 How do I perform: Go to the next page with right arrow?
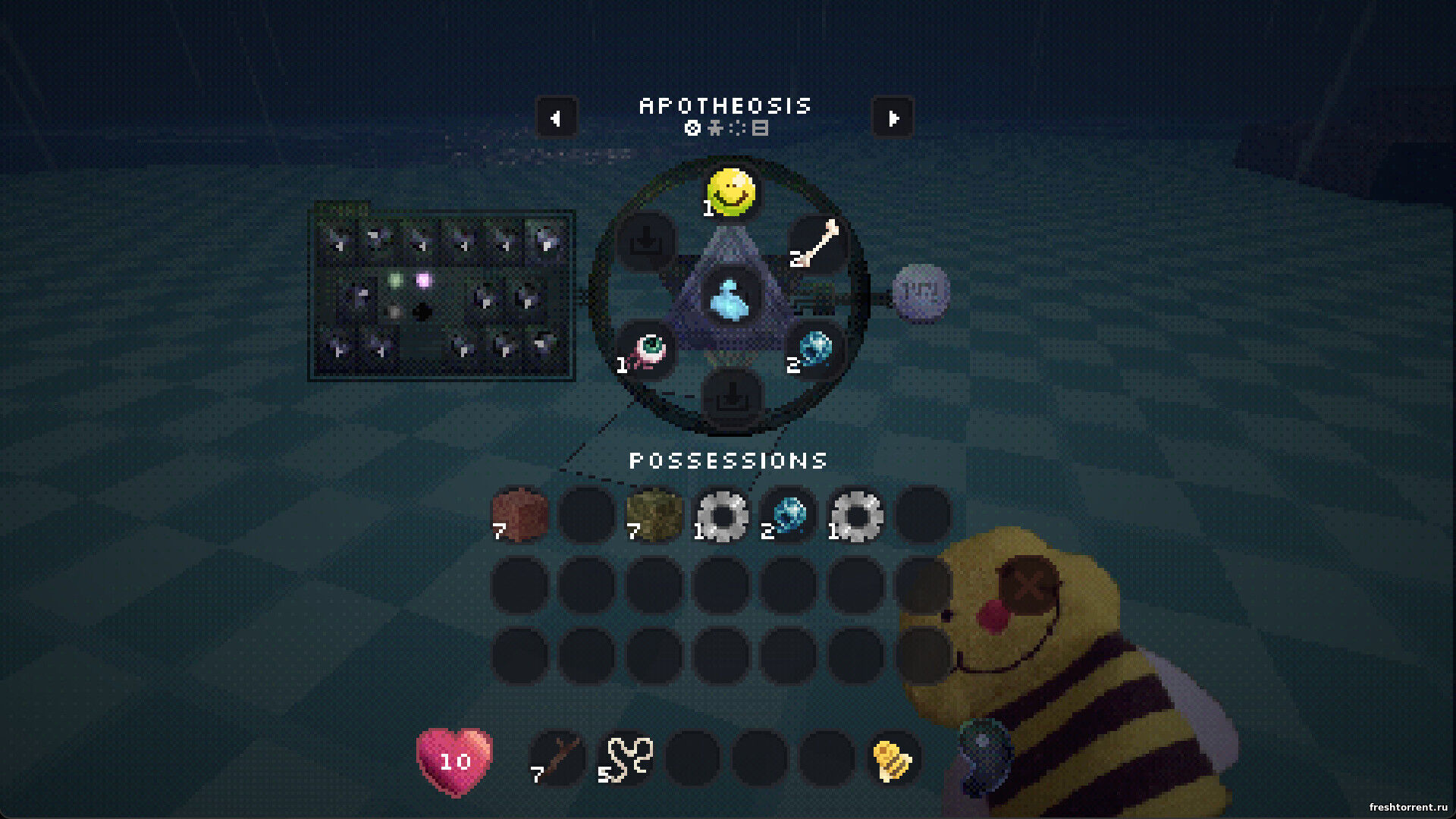(893, 118)
